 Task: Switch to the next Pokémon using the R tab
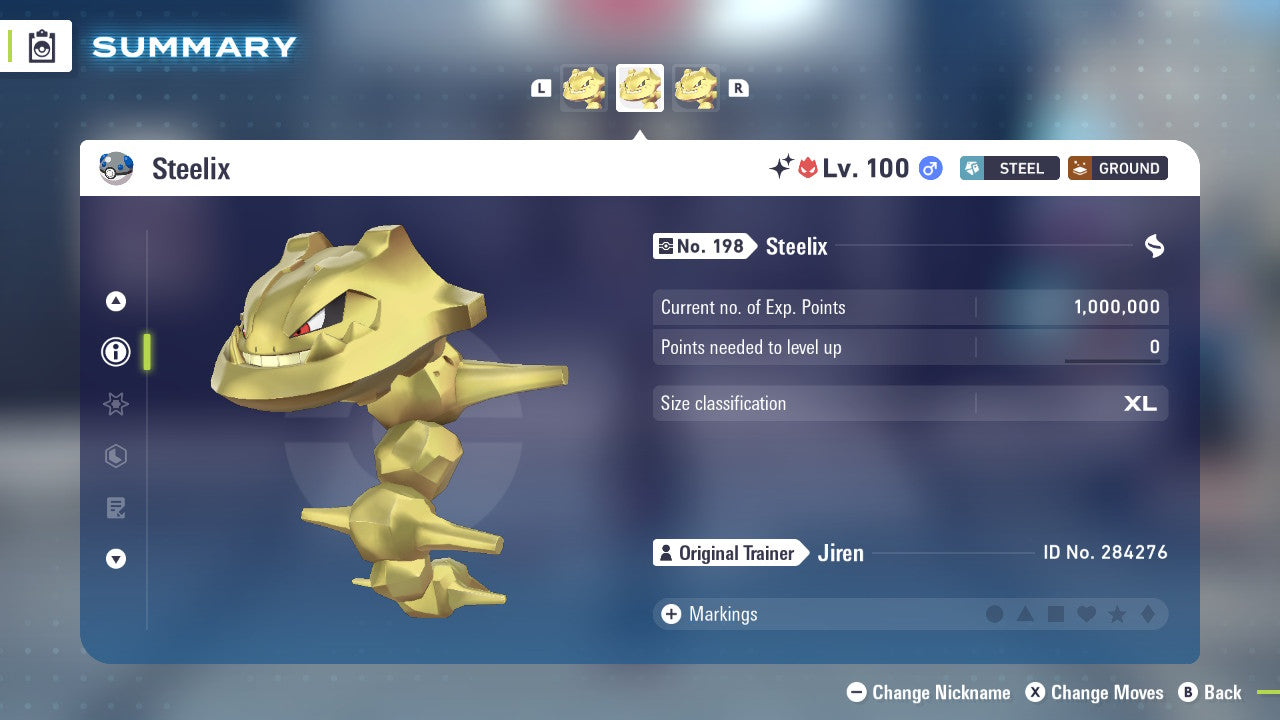coord(738,87)
